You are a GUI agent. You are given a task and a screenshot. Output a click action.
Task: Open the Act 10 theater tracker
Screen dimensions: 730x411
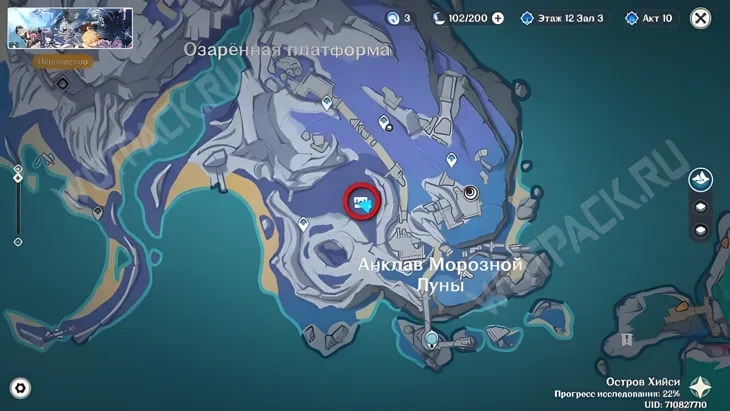[x=650, y=18]
